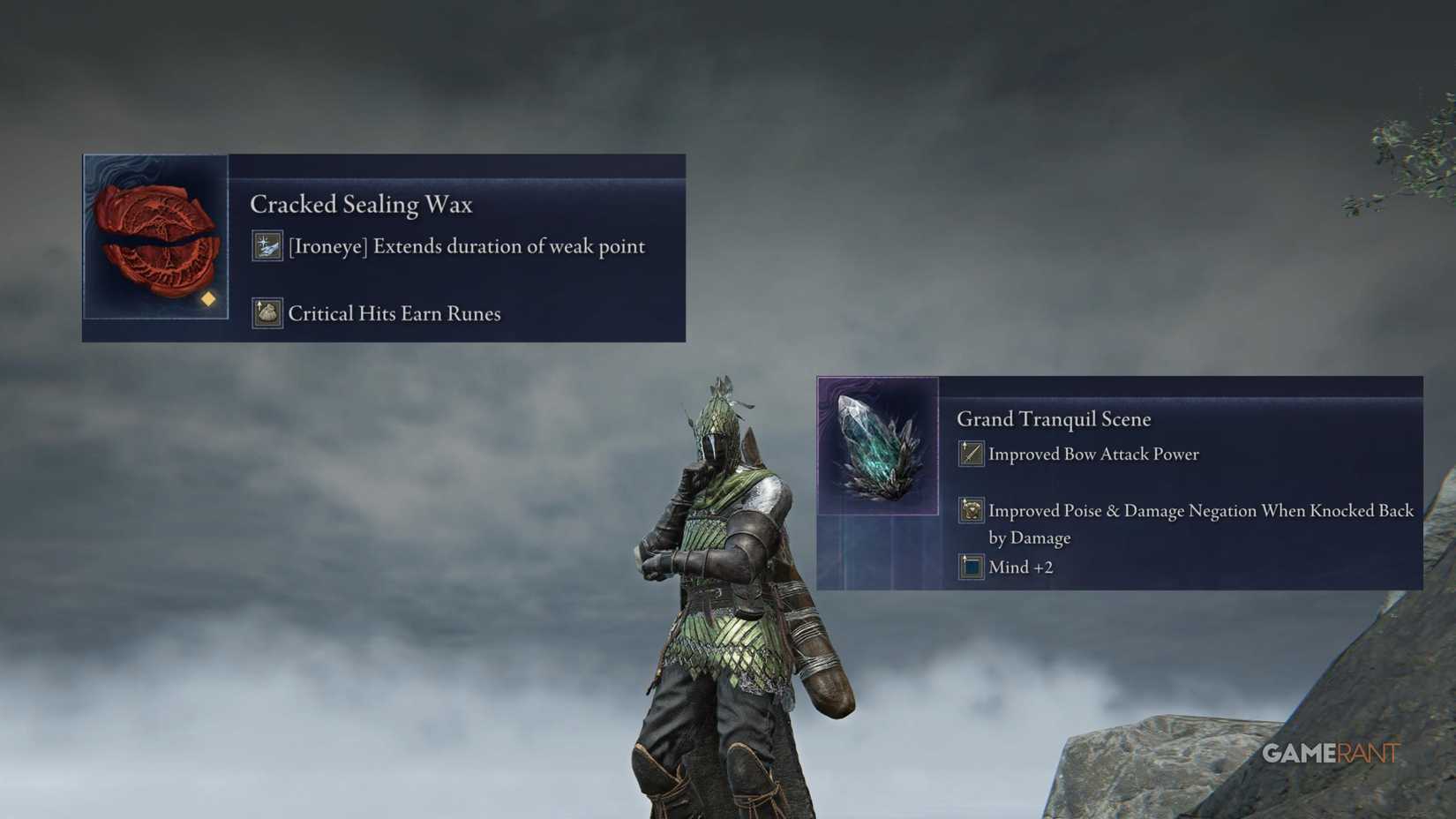Image resolution: width=1456 pixels, height=819 pixels.
Task: Select the Improved Bow Attack Power arrow icon
Action: pyautogui.click(x=970, y=453)
